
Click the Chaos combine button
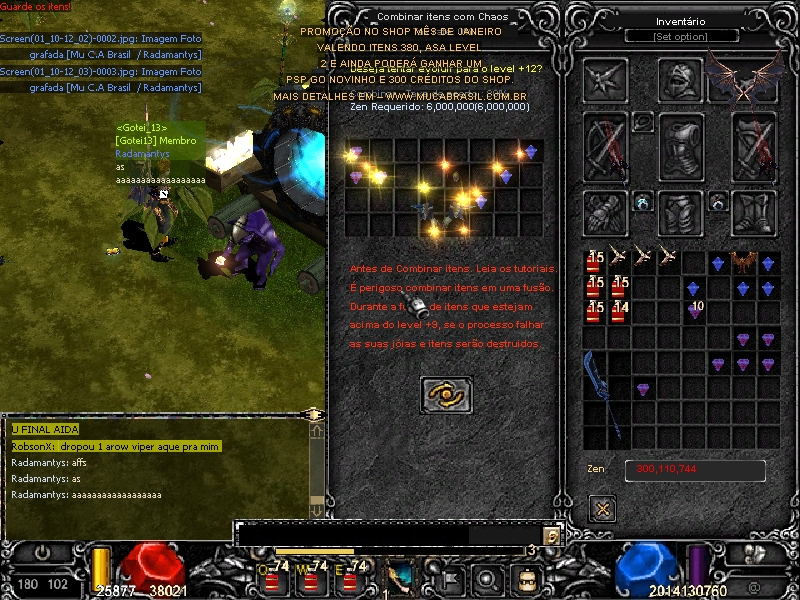446,395
